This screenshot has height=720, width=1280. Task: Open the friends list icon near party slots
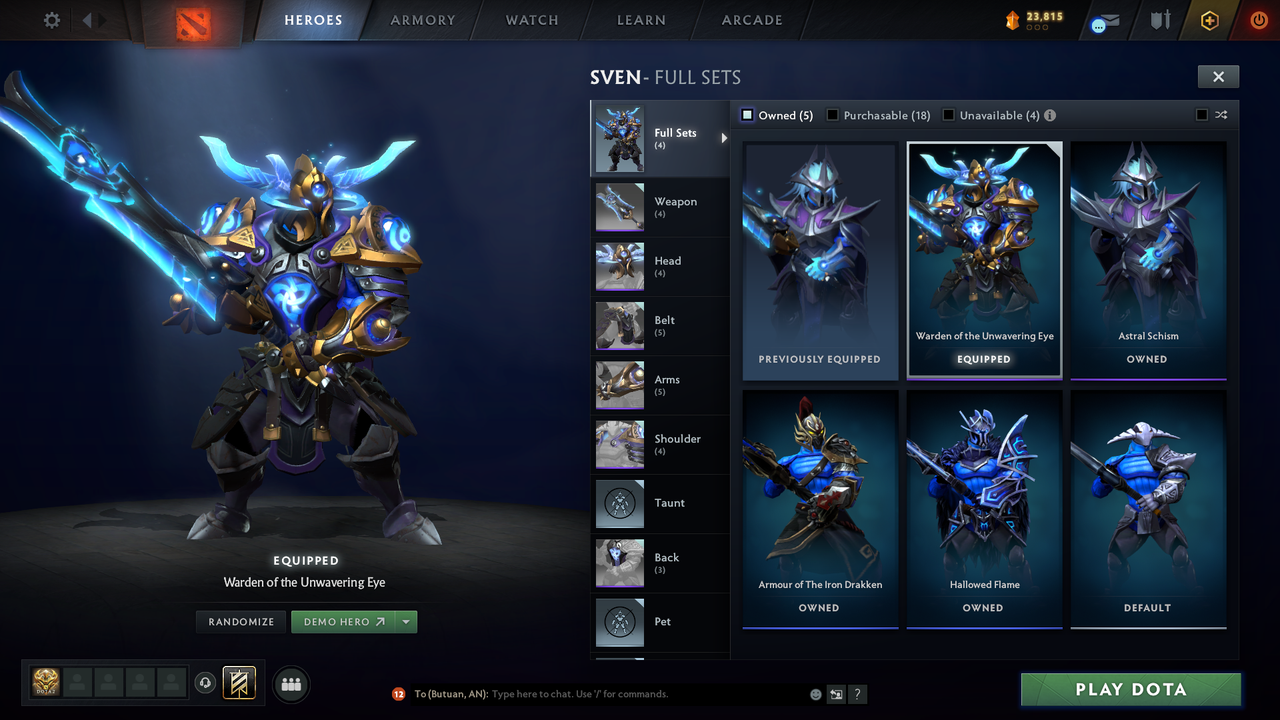point(290,683)
